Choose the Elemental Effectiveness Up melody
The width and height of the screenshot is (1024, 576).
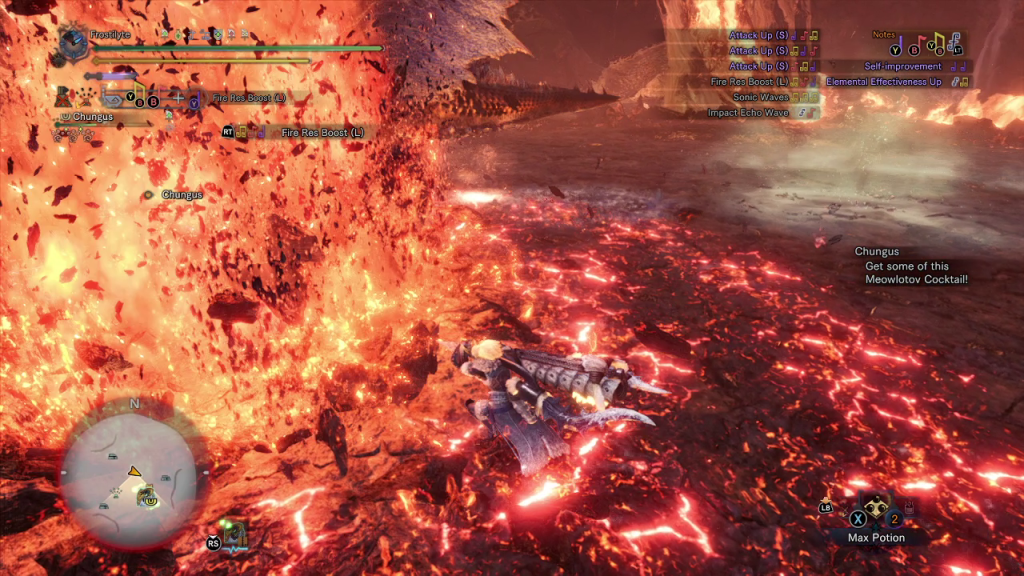point(883,82)
